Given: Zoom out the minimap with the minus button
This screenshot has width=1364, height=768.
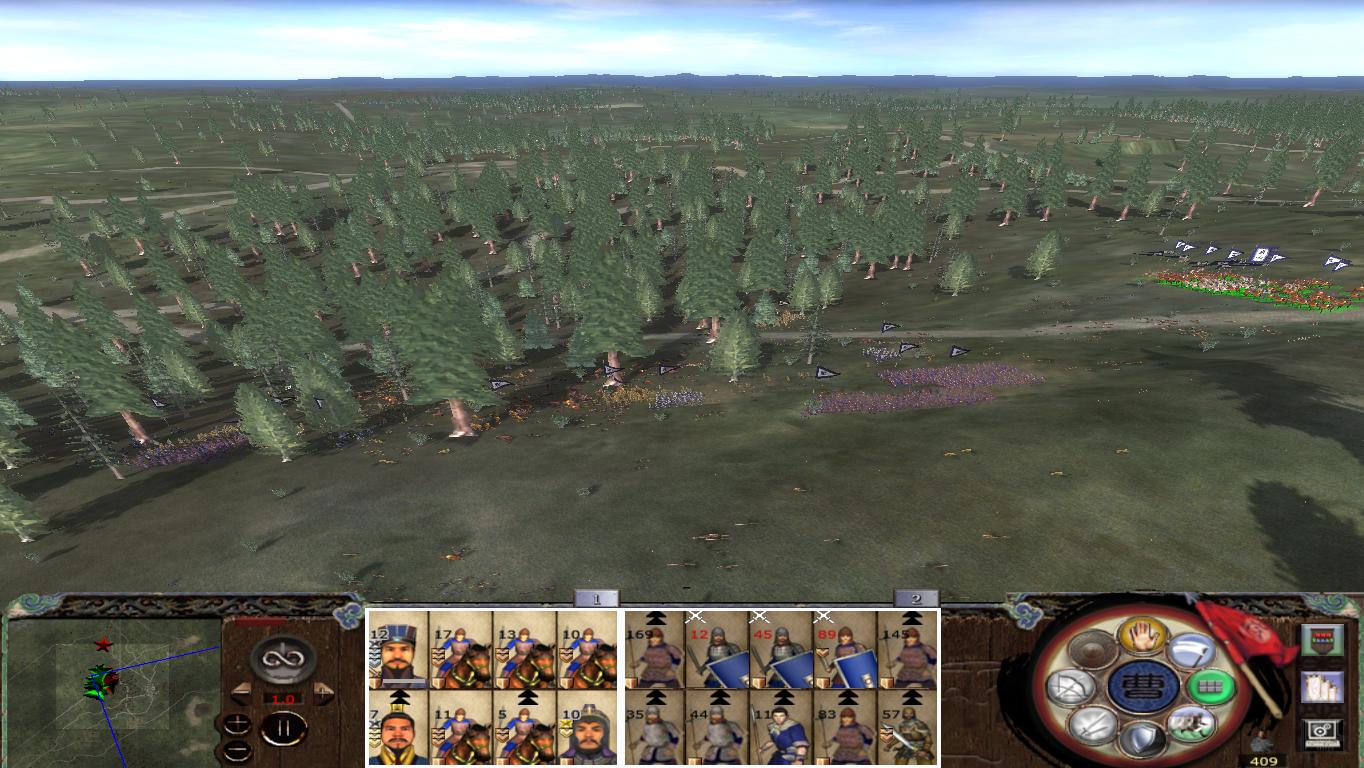Looking at the screenshot, I should tap(237, 750).
